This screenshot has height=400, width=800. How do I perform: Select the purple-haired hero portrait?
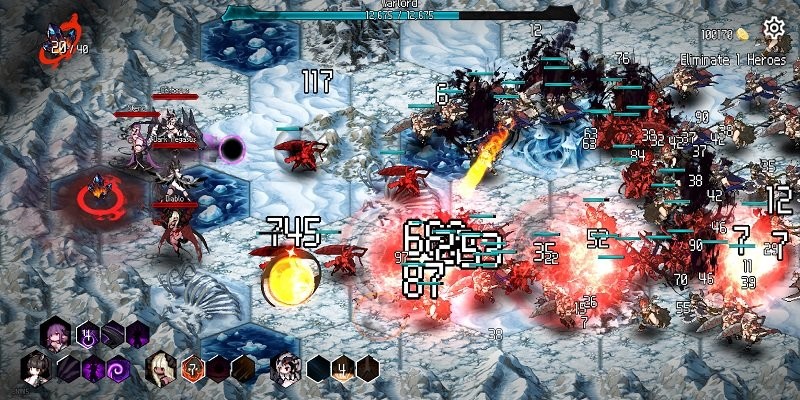53,334
